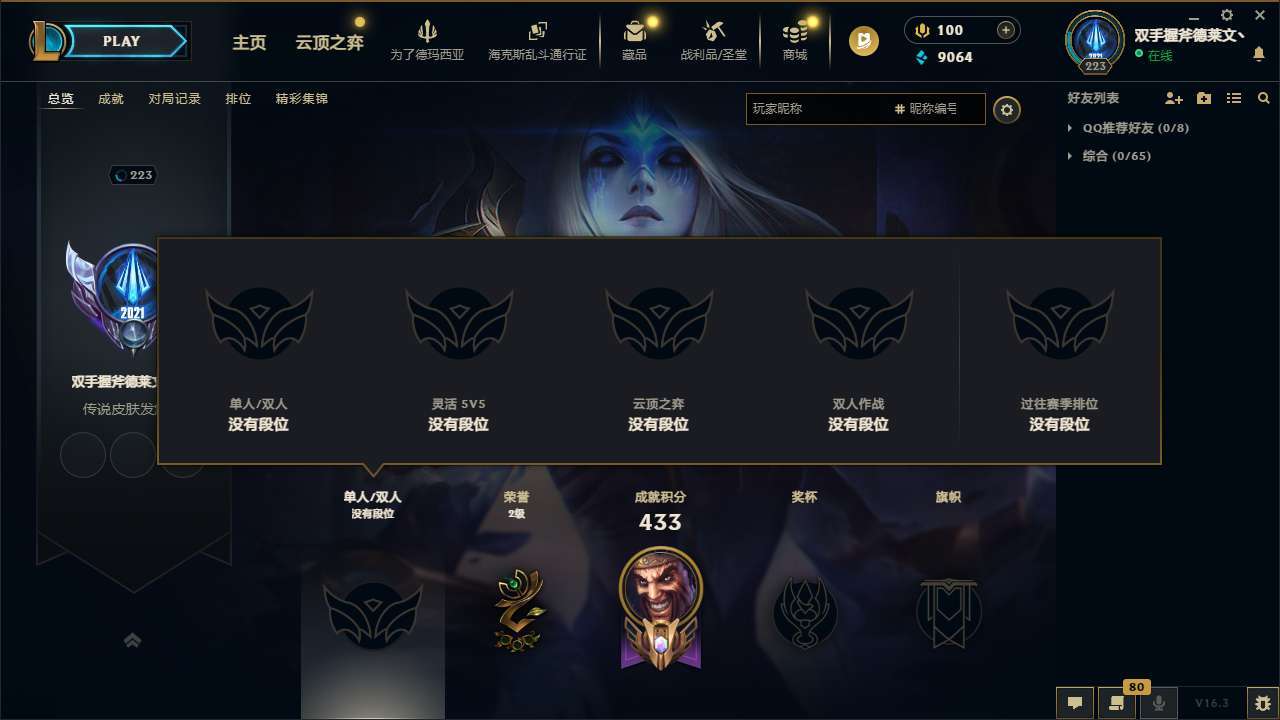Switch friends list display mode
Image resolution: width=1280 pixels, height=720 pixels.
(x=1233, y=98)
